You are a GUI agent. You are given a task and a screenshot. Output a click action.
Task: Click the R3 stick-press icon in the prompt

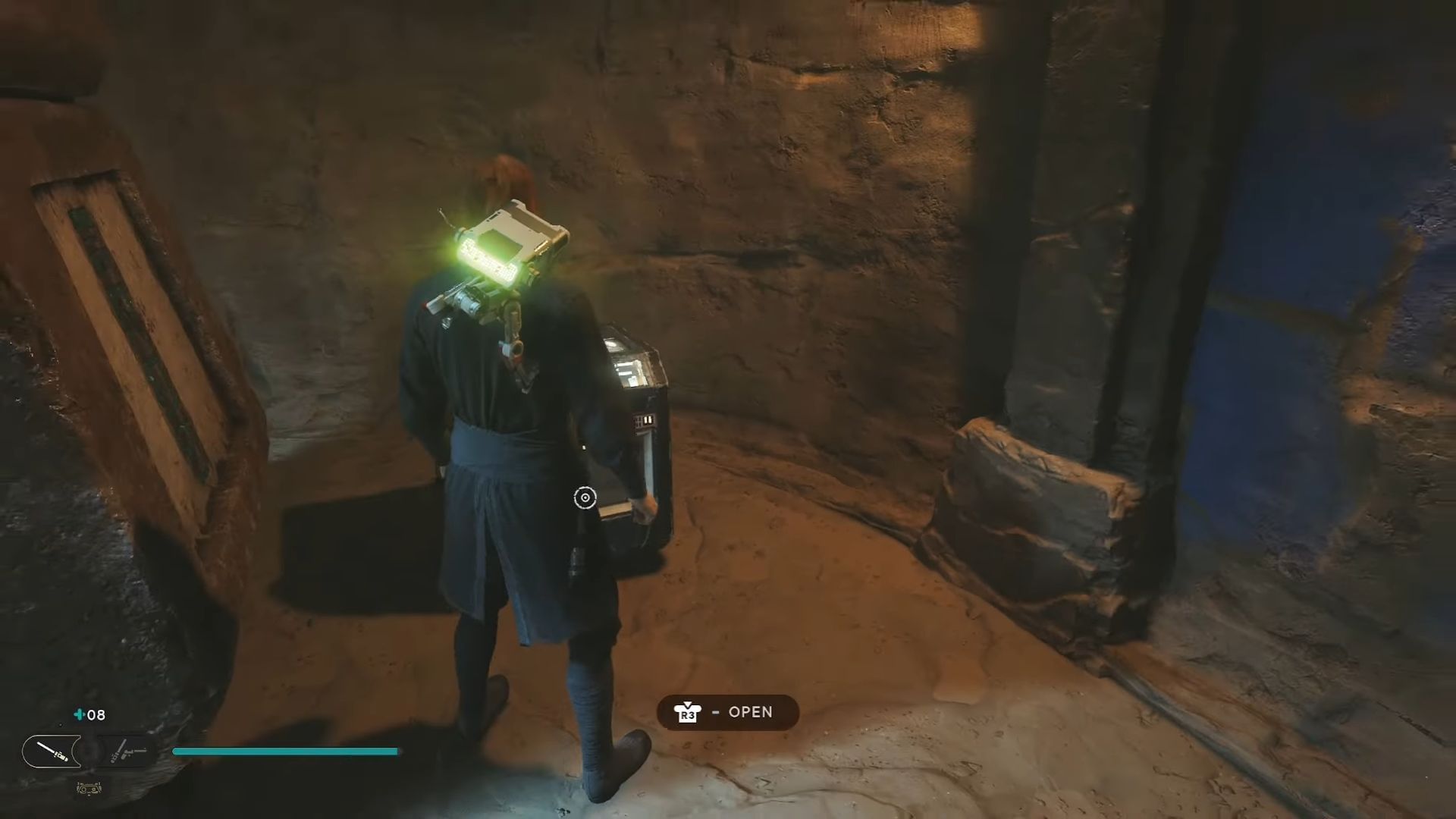click(686, 713)
